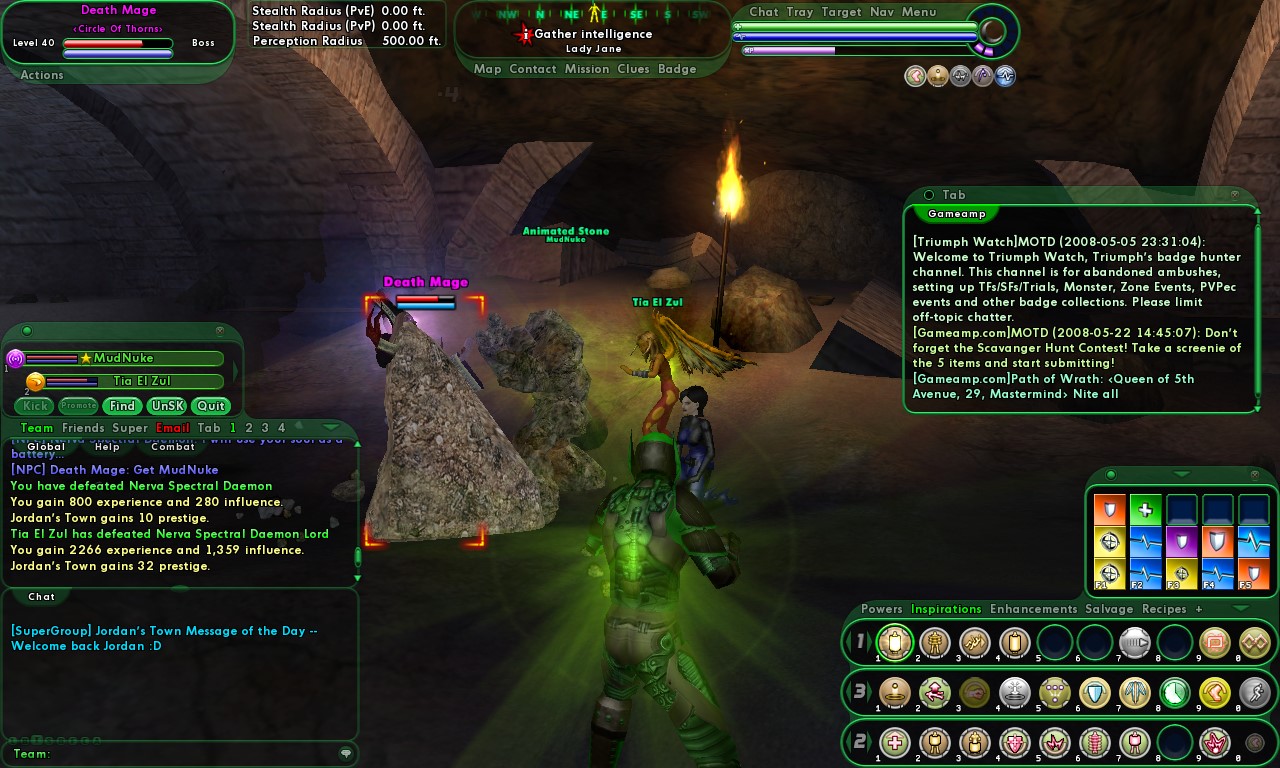This screenshot has width=1280, height=768.
Task: Switch to the Enhancements tab
Action: (1033, 609)
